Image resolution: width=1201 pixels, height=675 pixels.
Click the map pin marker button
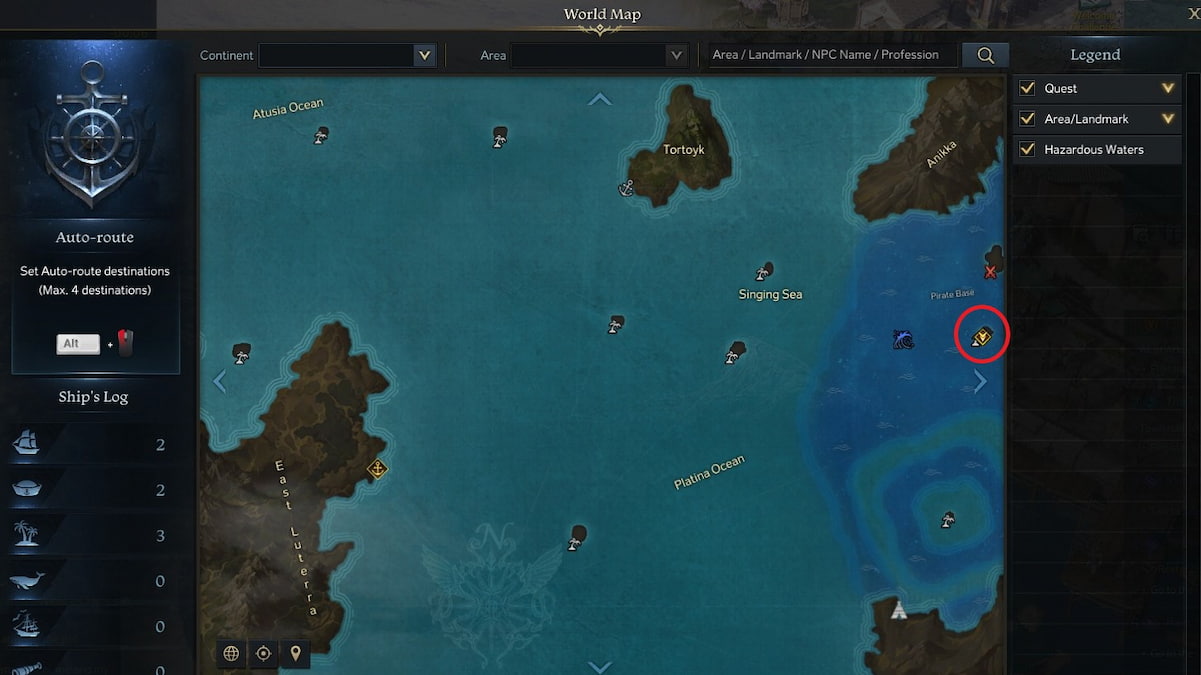(295, 653)
